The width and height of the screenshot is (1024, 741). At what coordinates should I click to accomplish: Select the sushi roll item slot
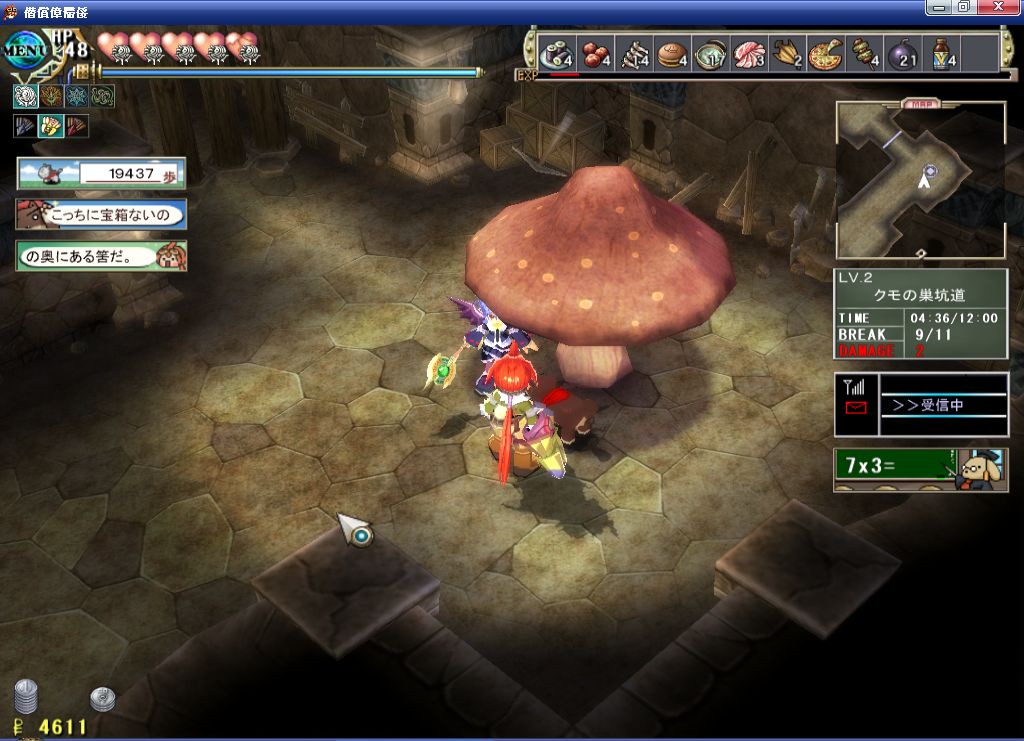tap(555, 53)
